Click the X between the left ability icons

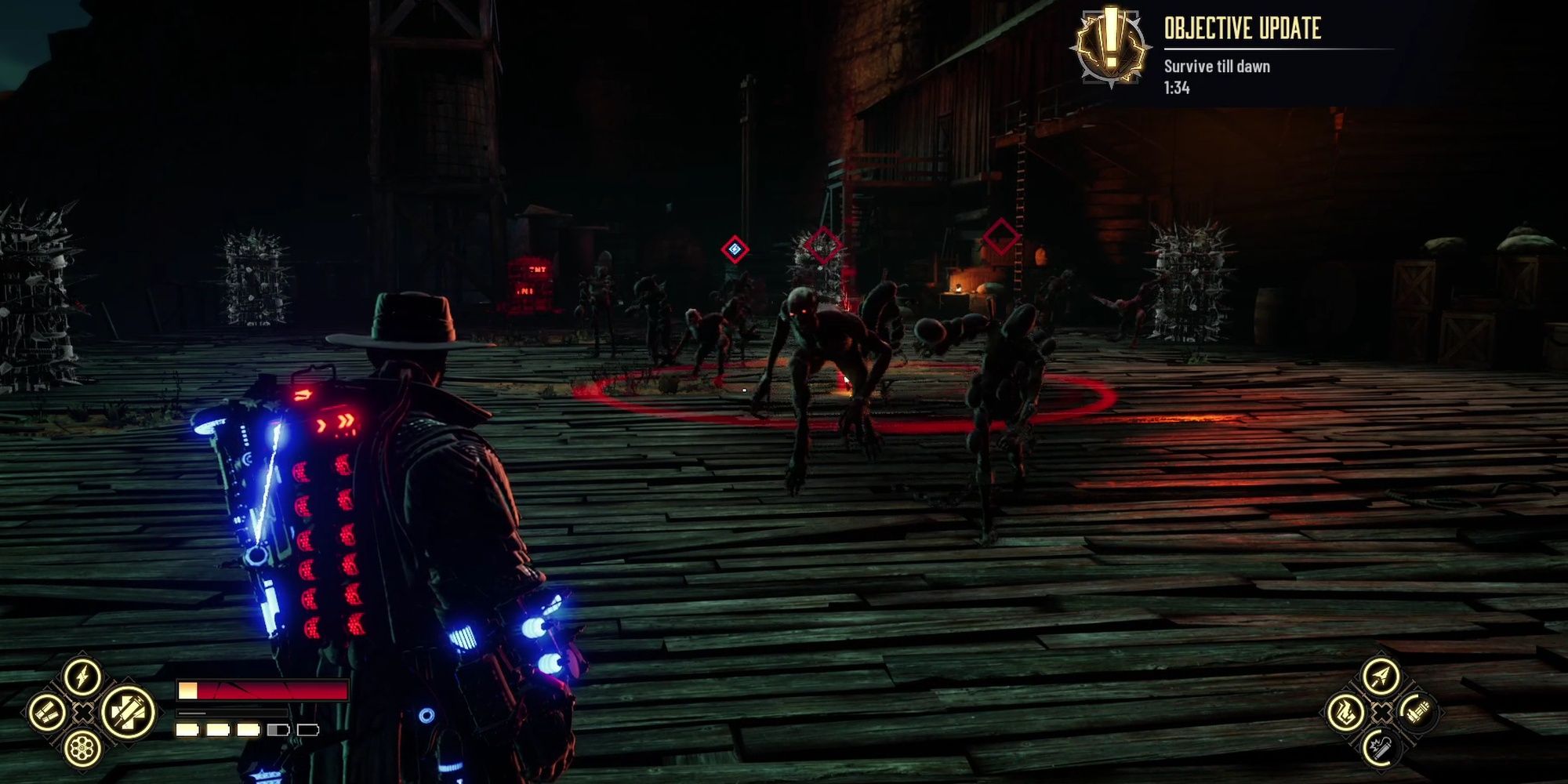[x=83, y=713]
